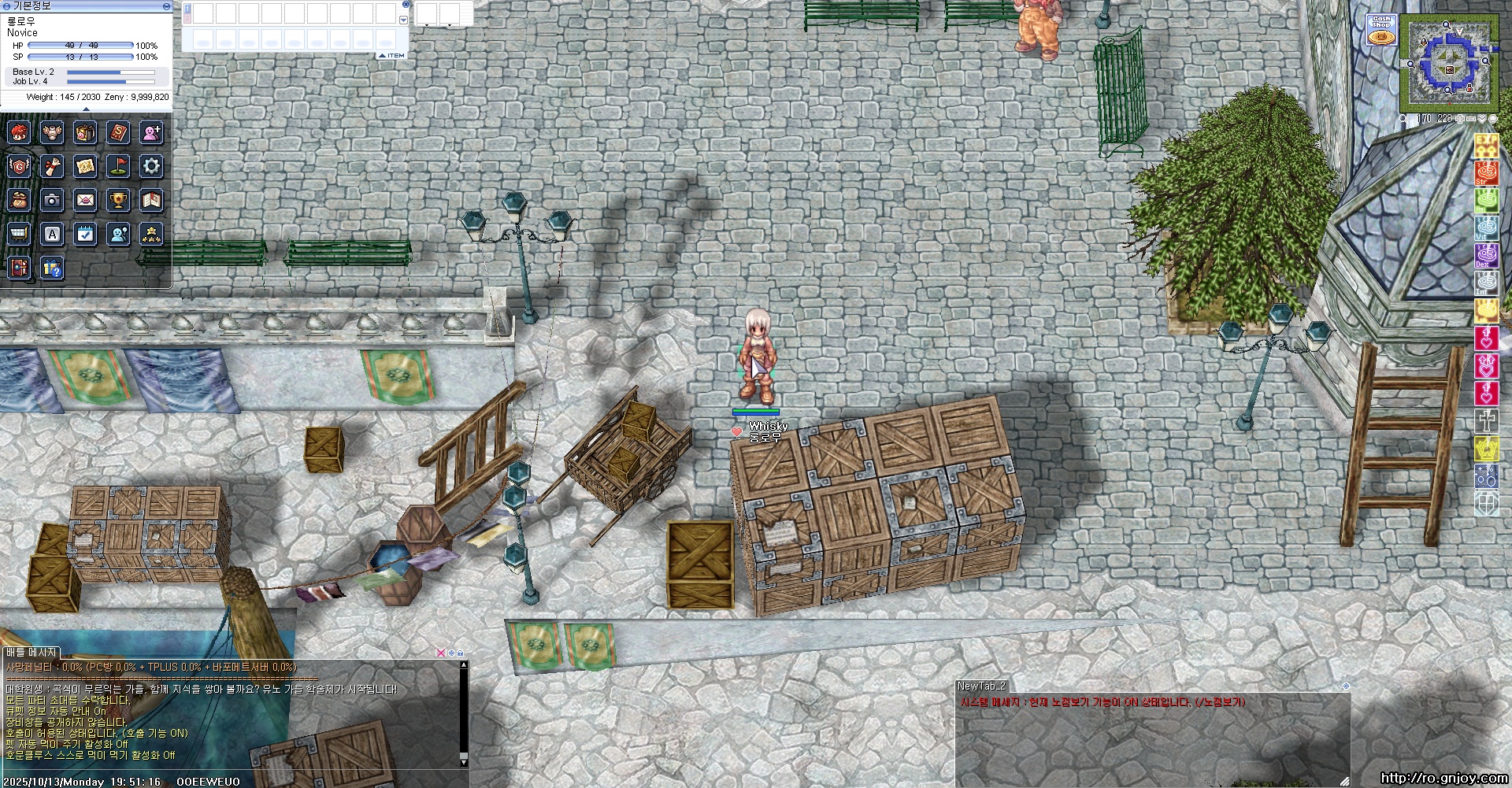
Task: Select the 배틀 메시지 chat tab
Action: coord(31,653)
